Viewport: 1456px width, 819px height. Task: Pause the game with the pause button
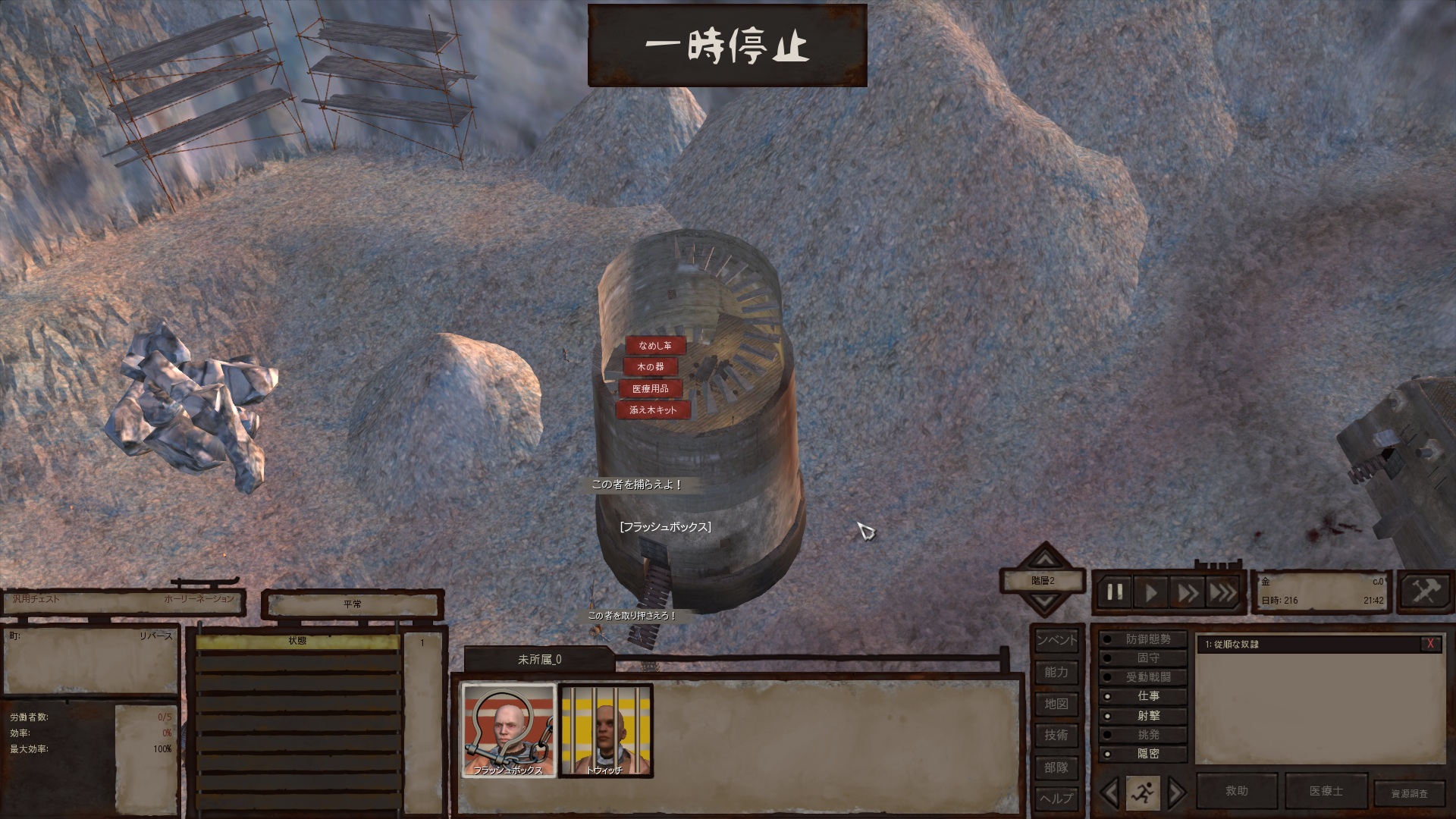(x=1114, y=591)
